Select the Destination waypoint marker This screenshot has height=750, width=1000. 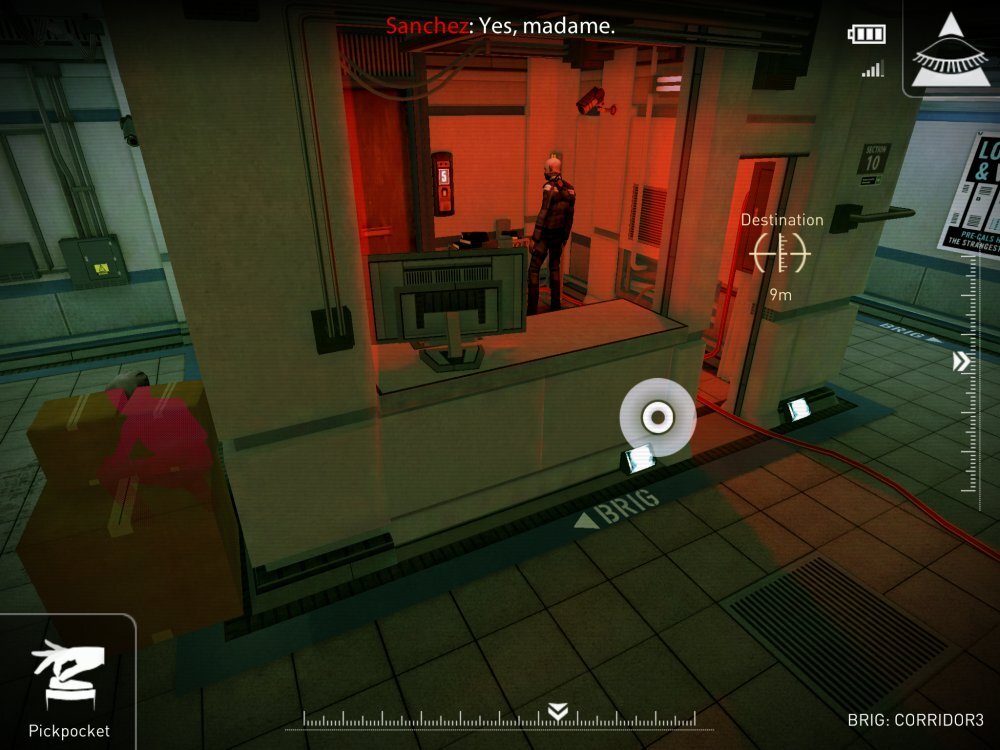[x=781, y=253]
